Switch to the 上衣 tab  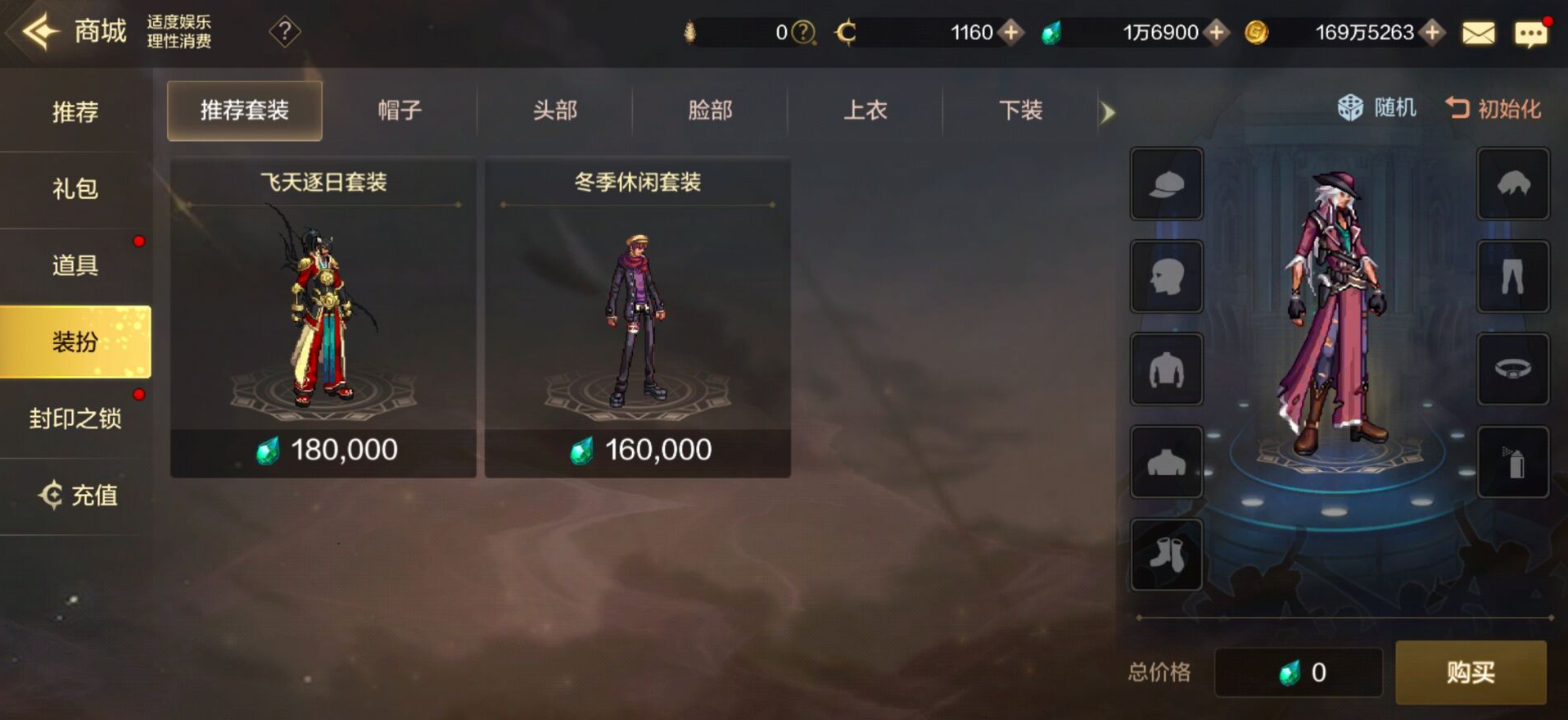point(865,111)
